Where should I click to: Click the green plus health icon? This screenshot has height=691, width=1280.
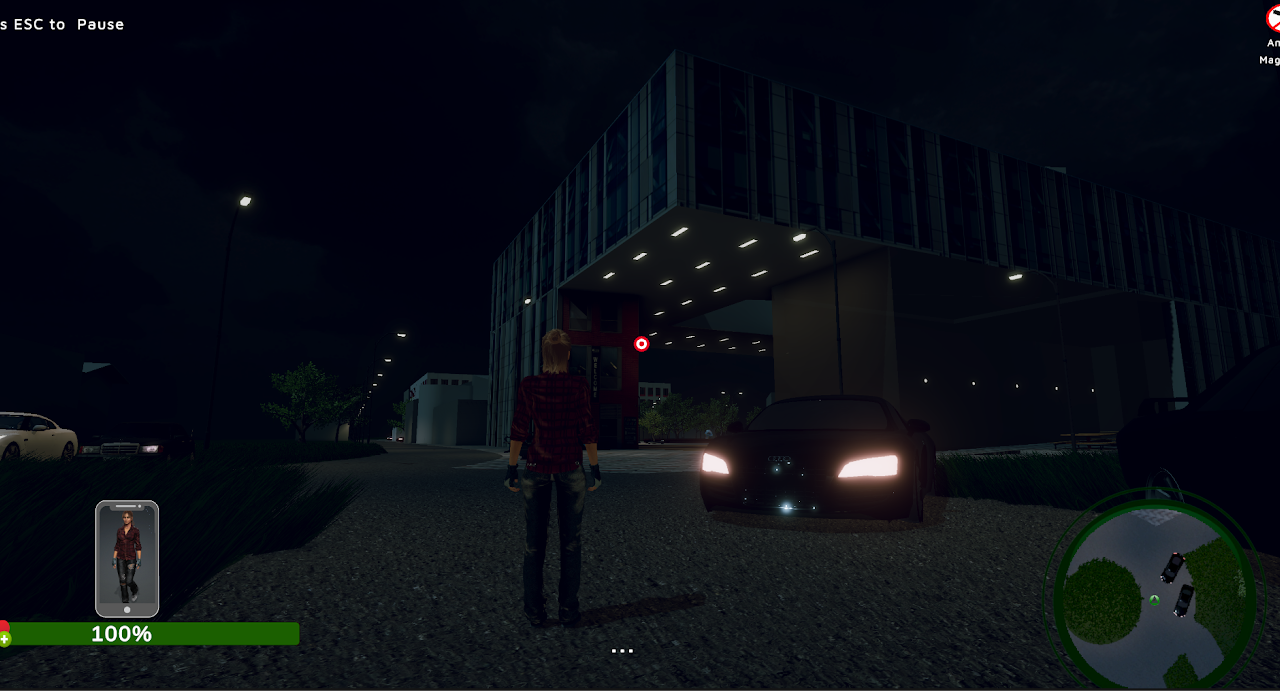click(x=5, y=638)
